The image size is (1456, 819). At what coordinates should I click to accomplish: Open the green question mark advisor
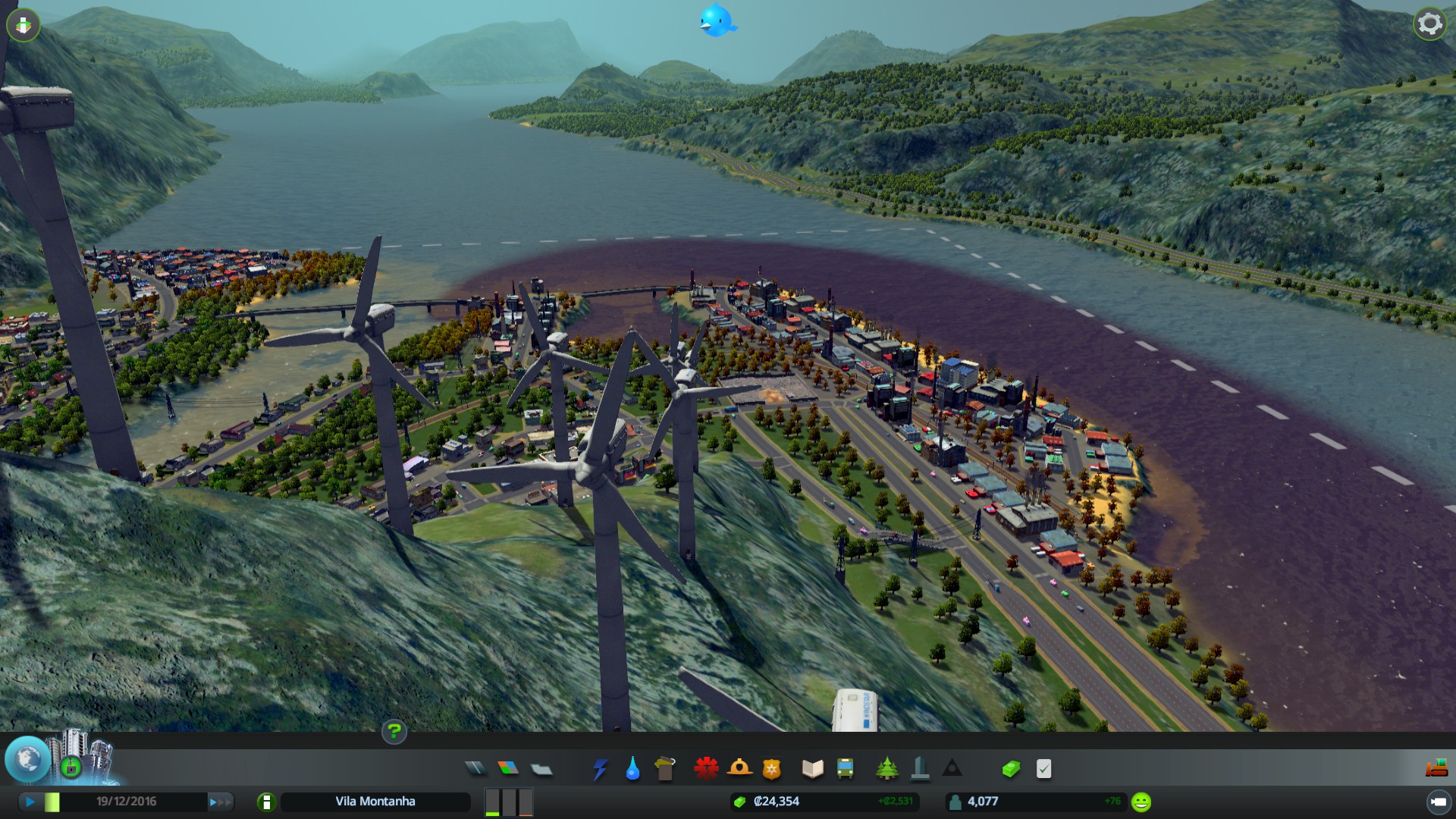click(x=394, y=732)
